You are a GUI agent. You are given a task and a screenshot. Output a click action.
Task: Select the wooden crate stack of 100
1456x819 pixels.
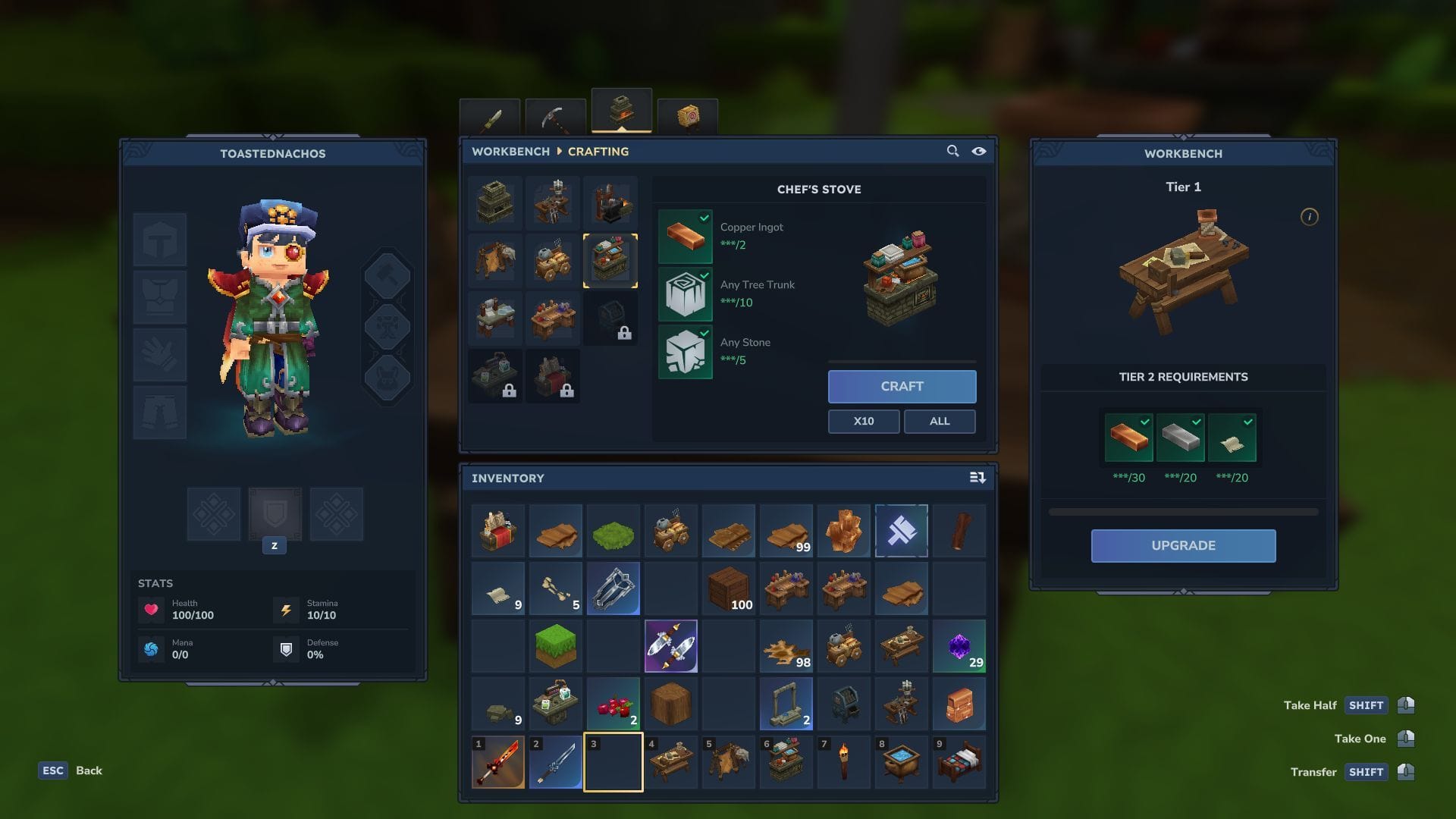point(729,589)
